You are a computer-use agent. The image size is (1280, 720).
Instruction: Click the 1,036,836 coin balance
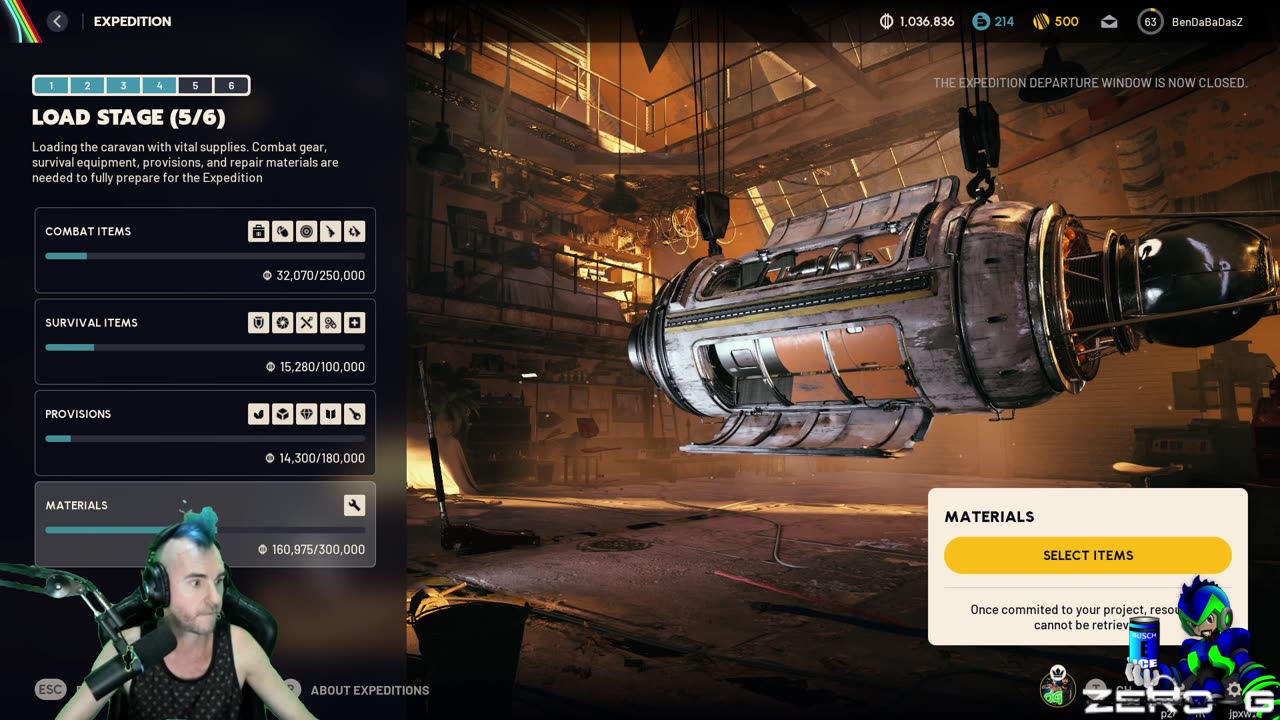[916, 21]
